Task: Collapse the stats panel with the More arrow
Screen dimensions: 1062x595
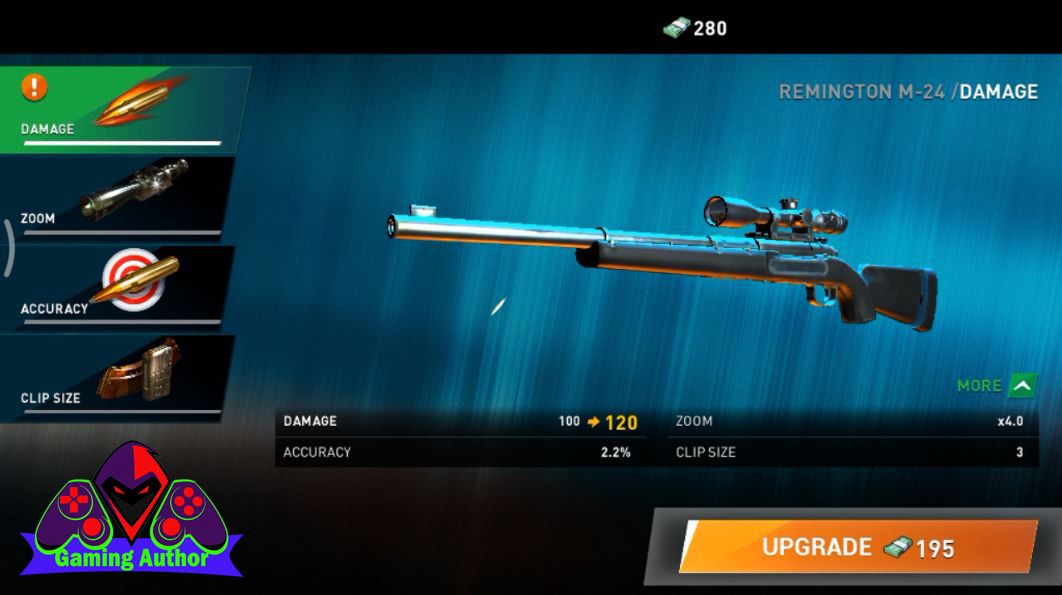Action: click(1022, 385)
